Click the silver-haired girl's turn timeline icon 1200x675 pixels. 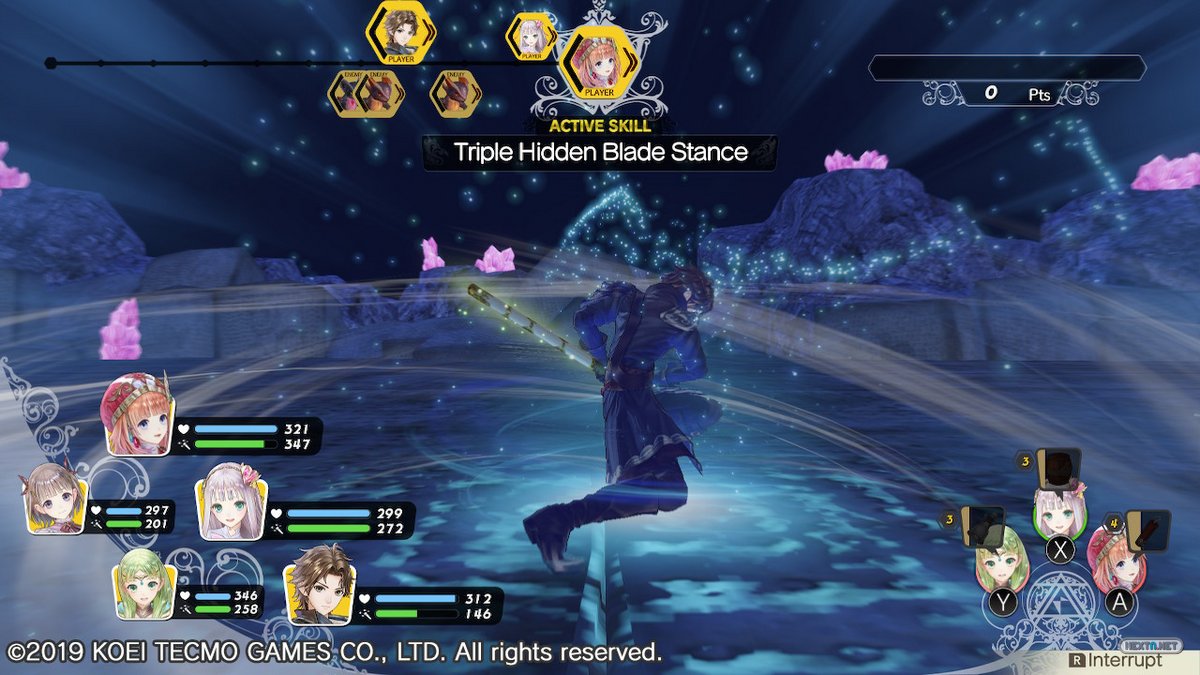coord(531,36)
